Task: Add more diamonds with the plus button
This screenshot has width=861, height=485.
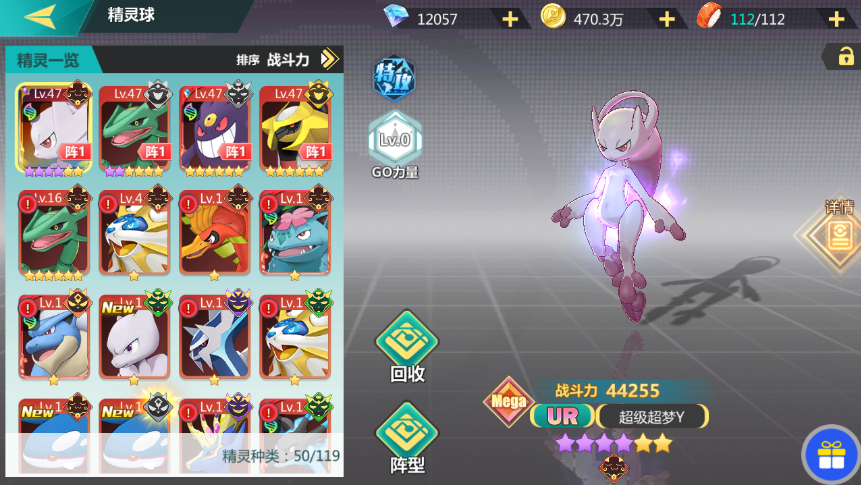Action: point(510,18)
